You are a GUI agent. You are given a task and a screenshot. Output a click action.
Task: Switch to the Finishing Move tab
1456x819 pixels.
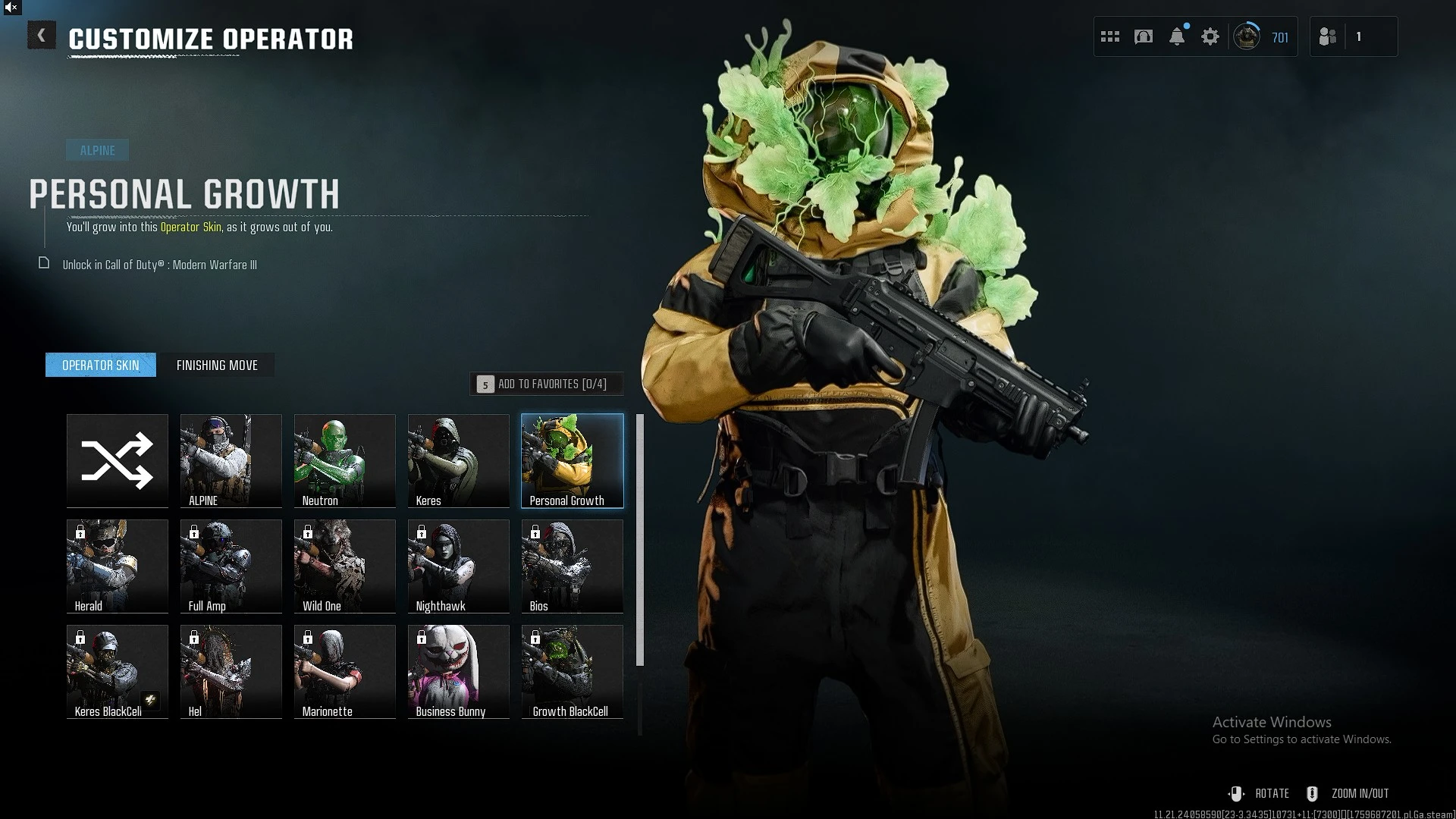click(217, 366)
